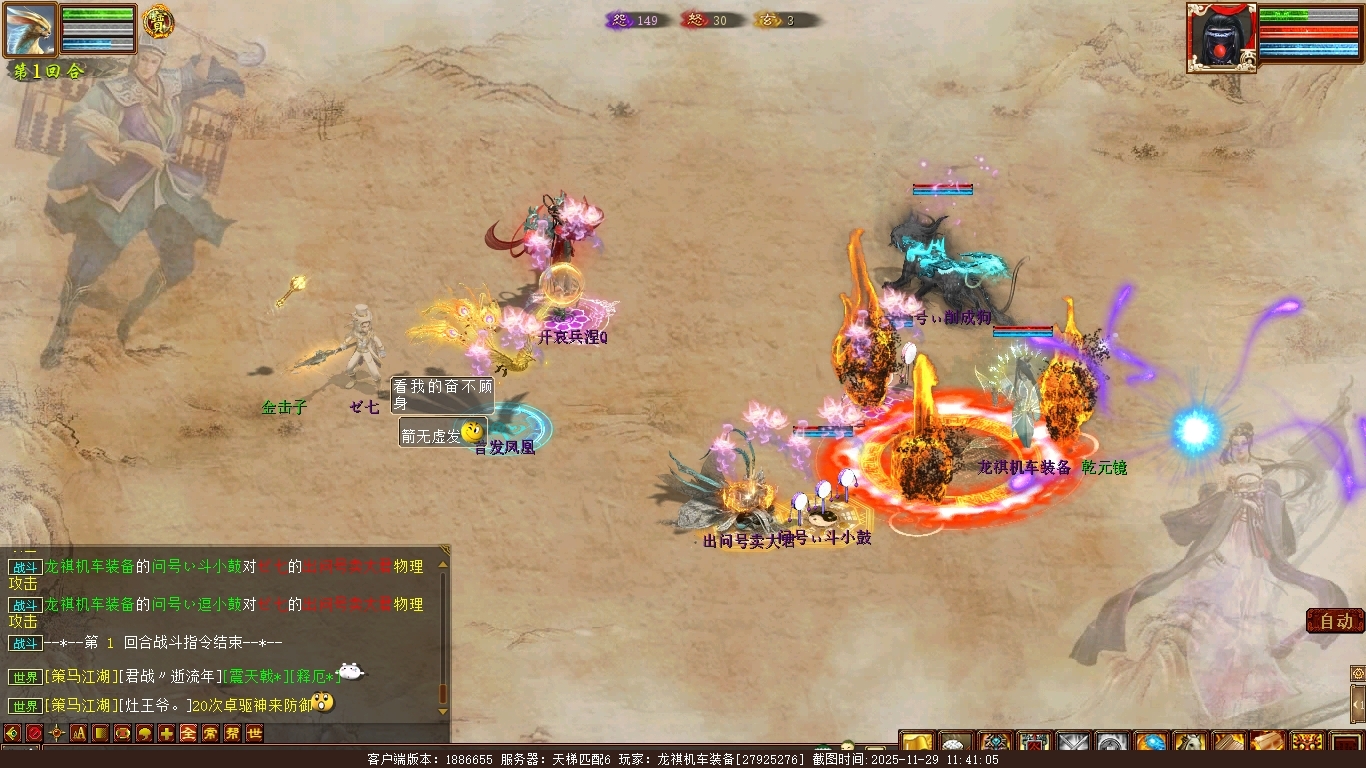
Task: Toggle the 自动 auto-battle button
Action: coord(1335,621)
